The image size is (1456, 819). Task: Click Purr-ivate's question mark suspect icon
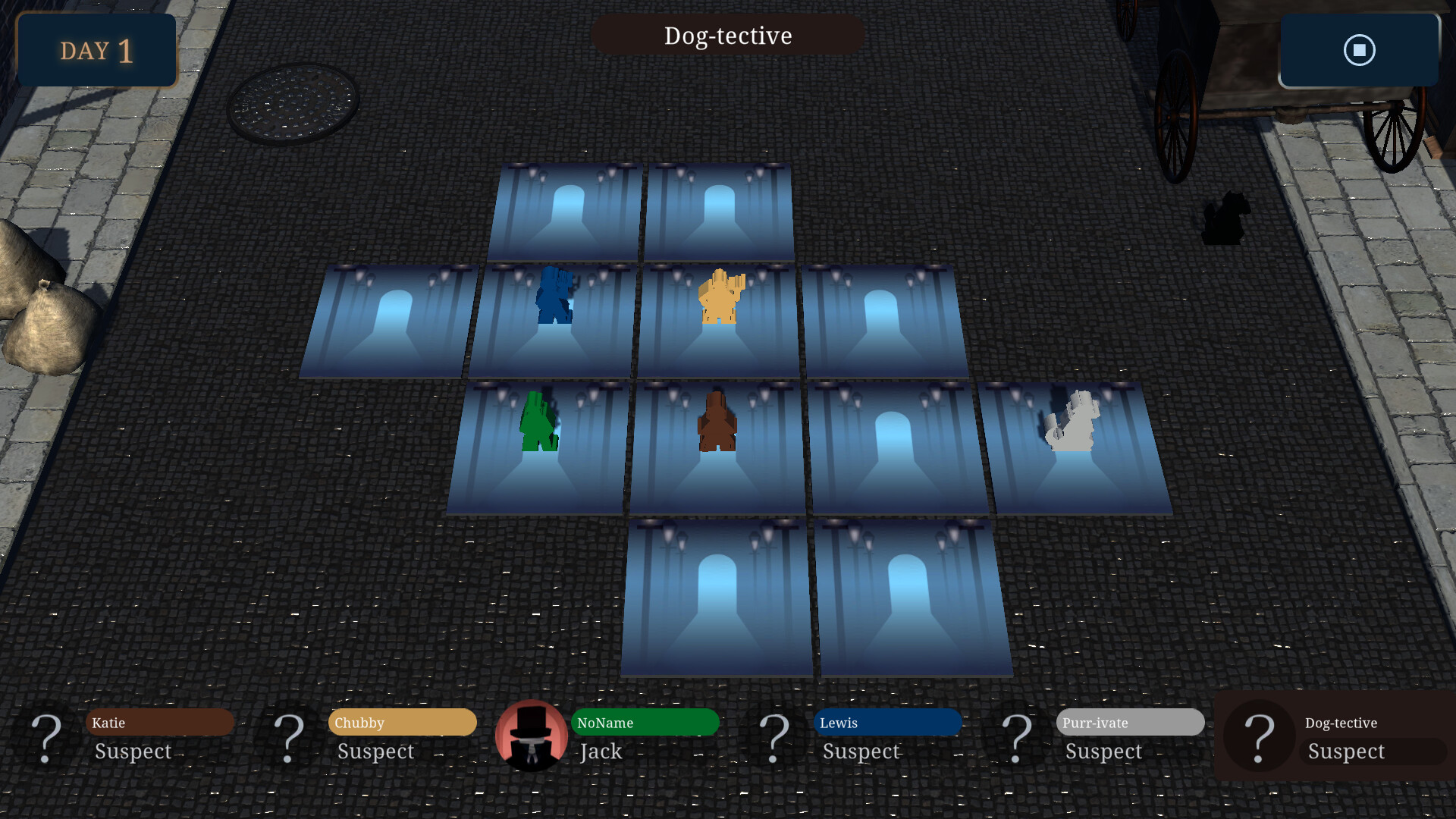(x=1016, y=737)
